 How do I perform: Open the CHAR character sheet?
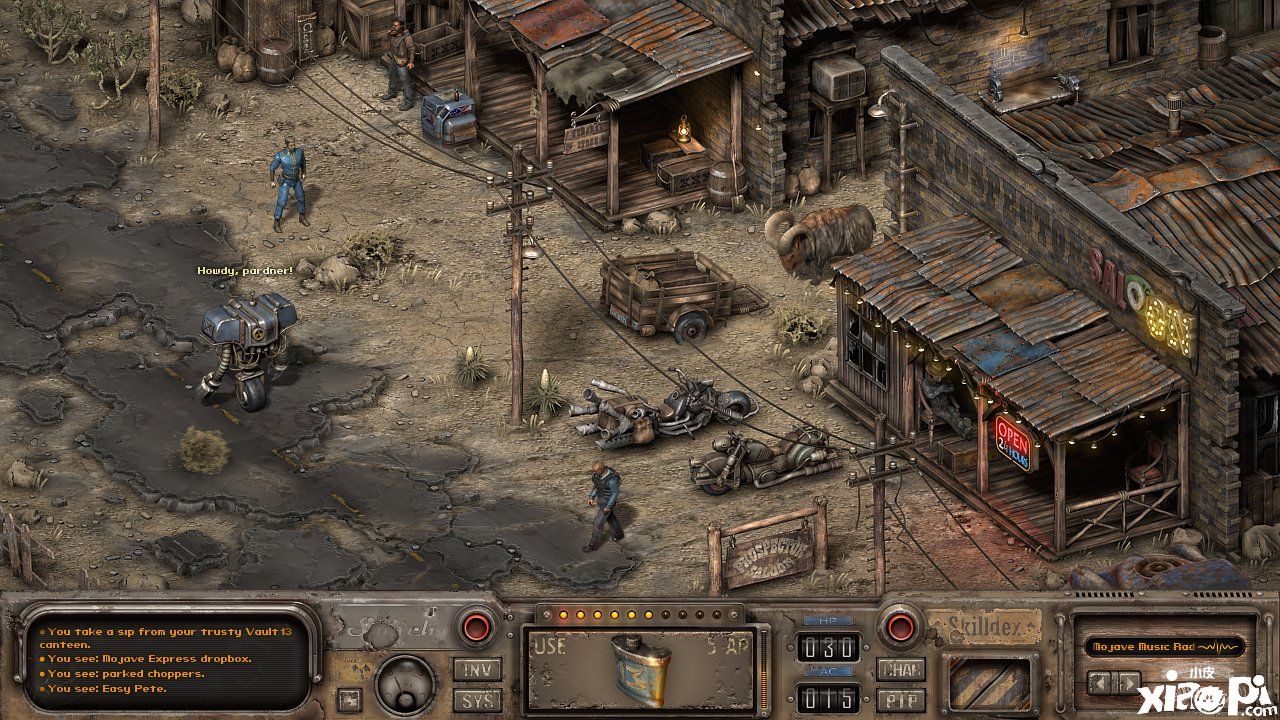tap(900, 669)
